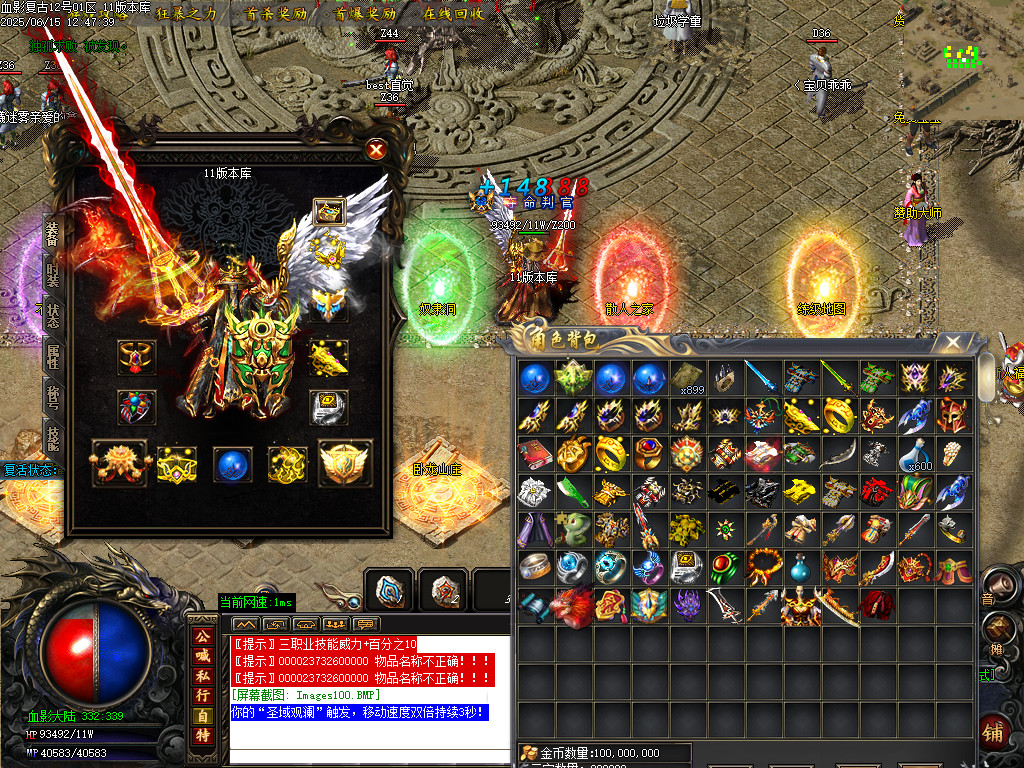Select the x899 scroll stack in the backpack
The image size is (1024, 768).
[x=687, y=379]
